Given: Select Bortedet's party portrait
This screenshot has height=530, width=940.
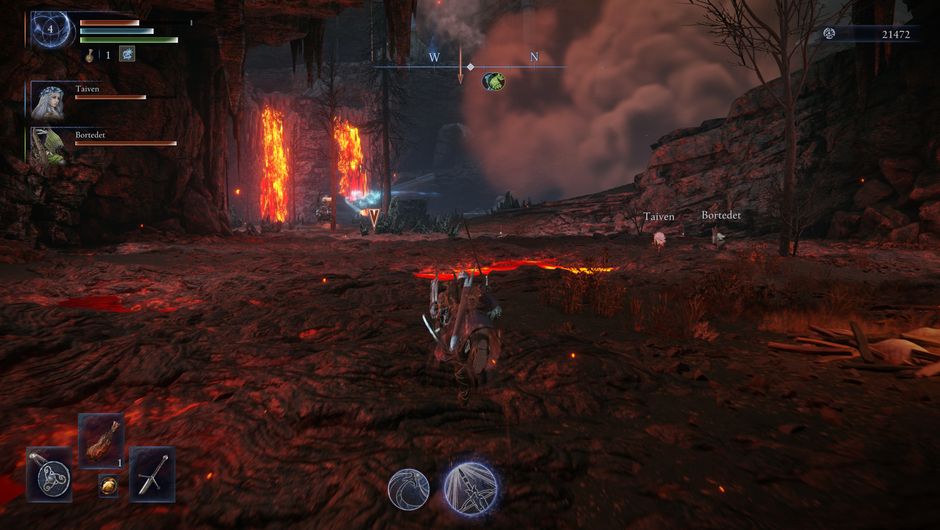Looking at the screenshot, I should 49,146.
